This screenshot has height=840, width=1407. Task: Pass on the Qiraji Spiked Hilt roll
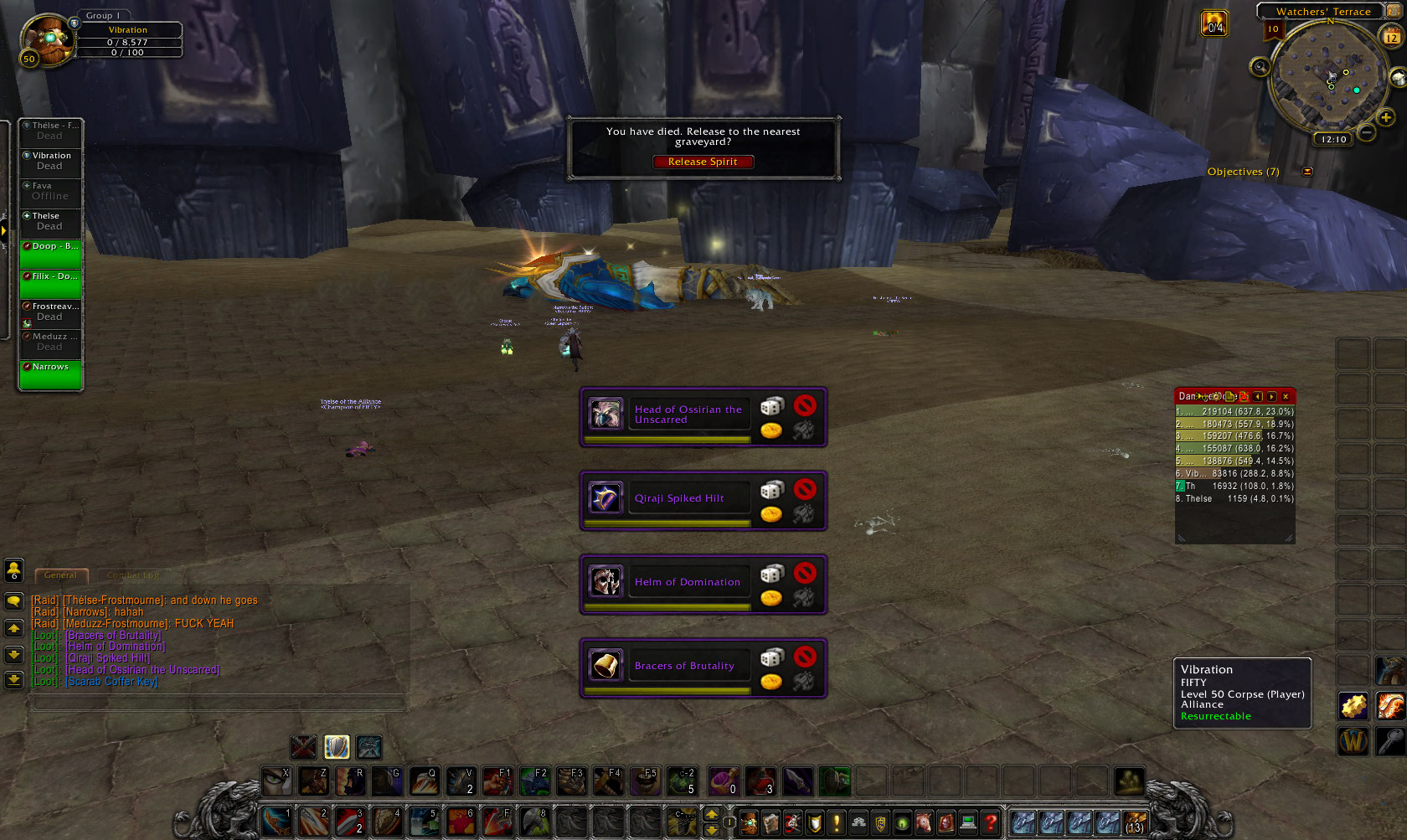[805, 489]
